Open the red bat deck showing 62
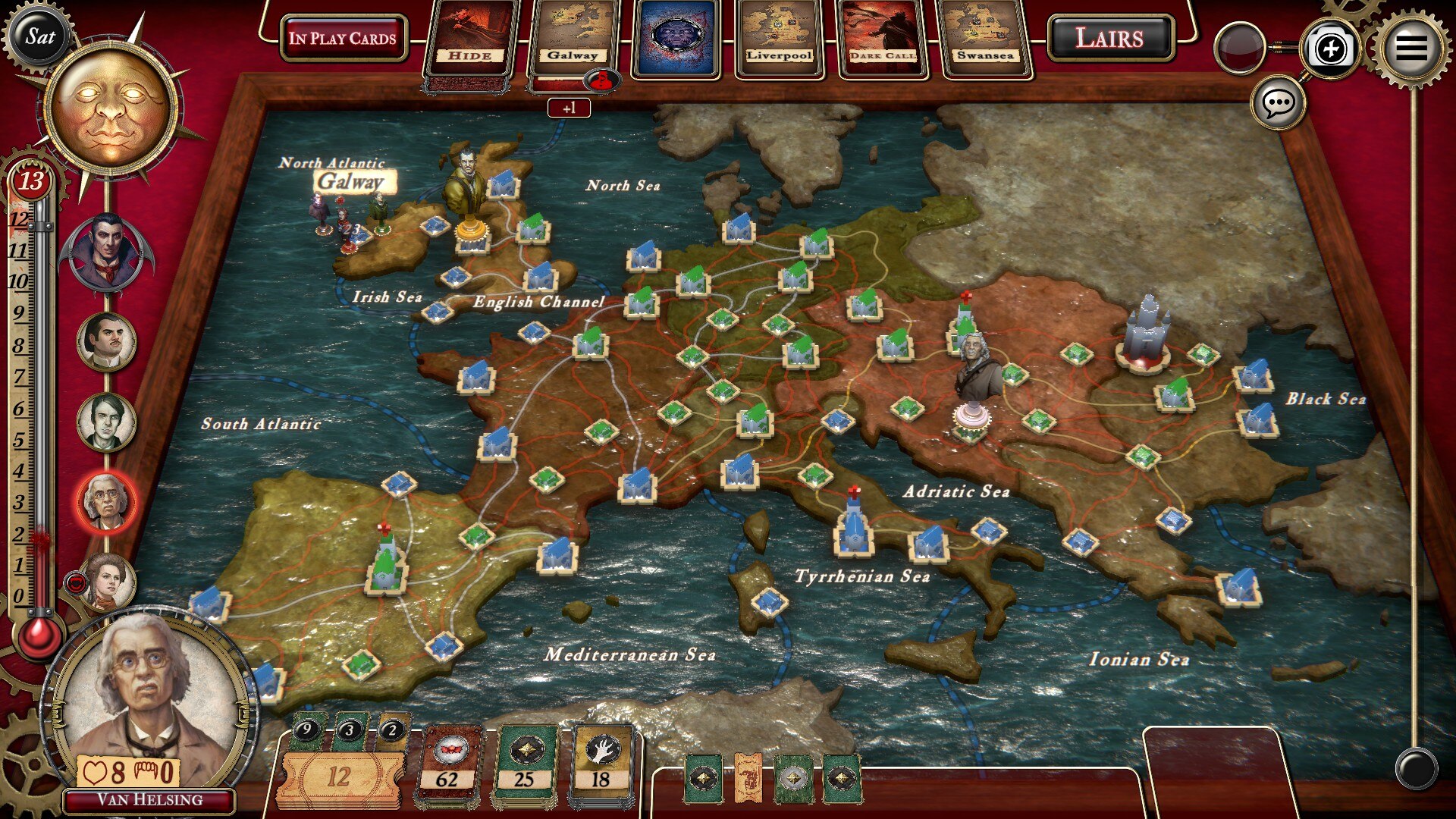Image resolution: width=1456 pixels, height=819 pixels. [x=447, y=766]
